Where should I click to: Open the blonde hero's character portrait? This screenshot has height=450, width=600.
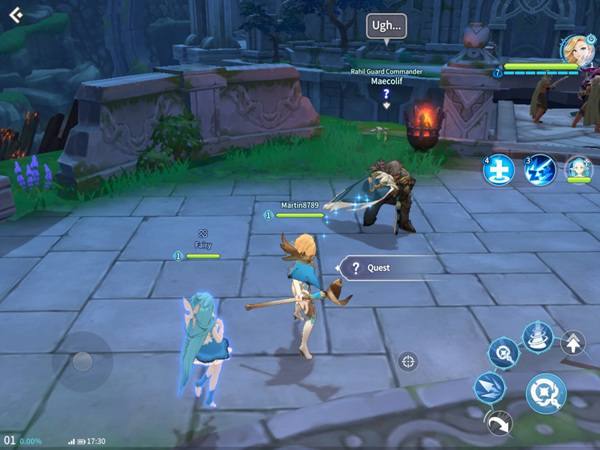(576, 47)
